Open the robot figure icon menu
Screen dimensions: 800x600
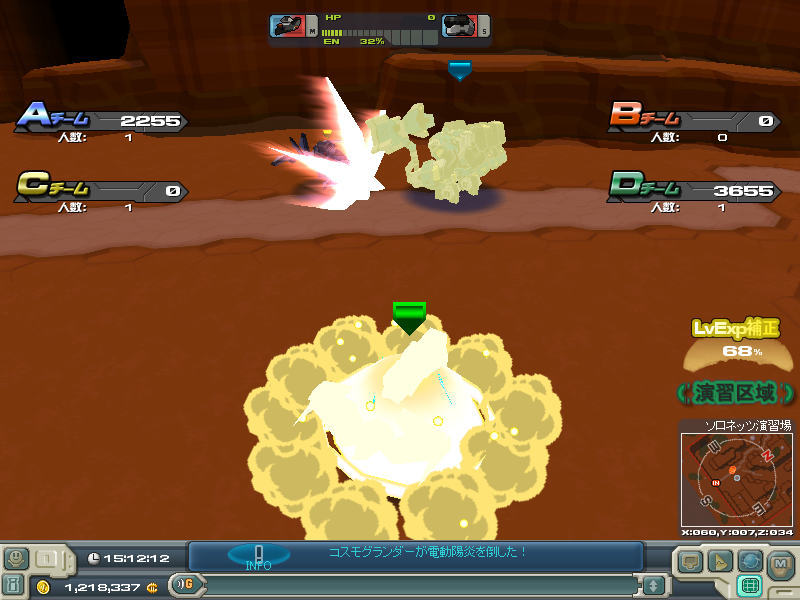point(16,585)
